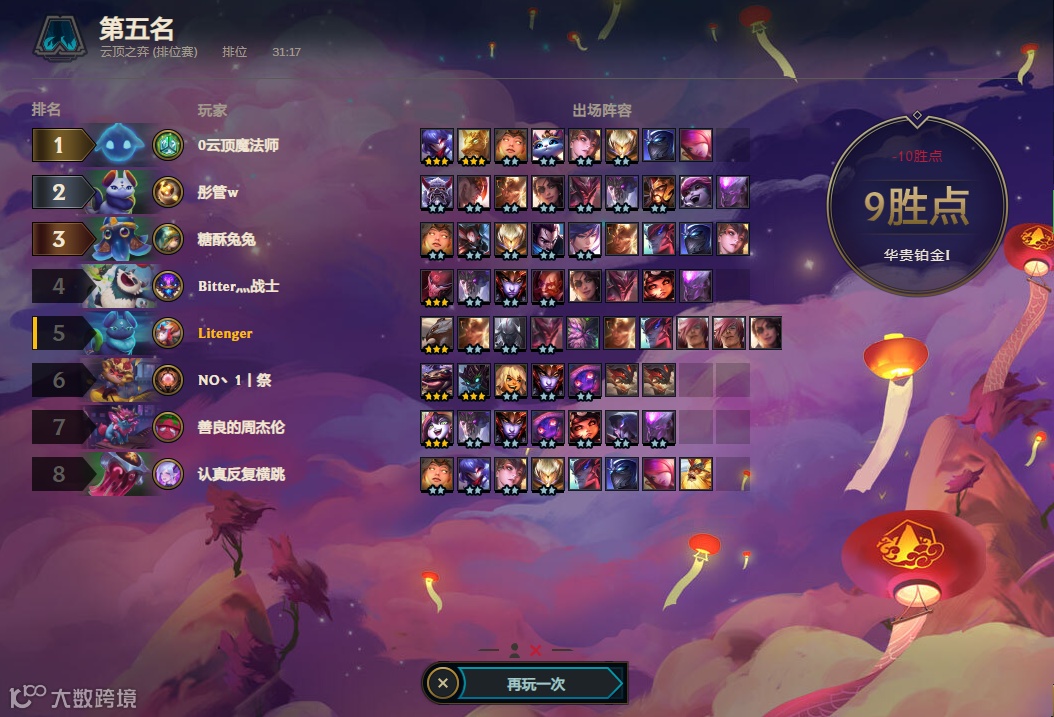
Task: Select second place player 彤管w
Action: click(x=218, y=192)
